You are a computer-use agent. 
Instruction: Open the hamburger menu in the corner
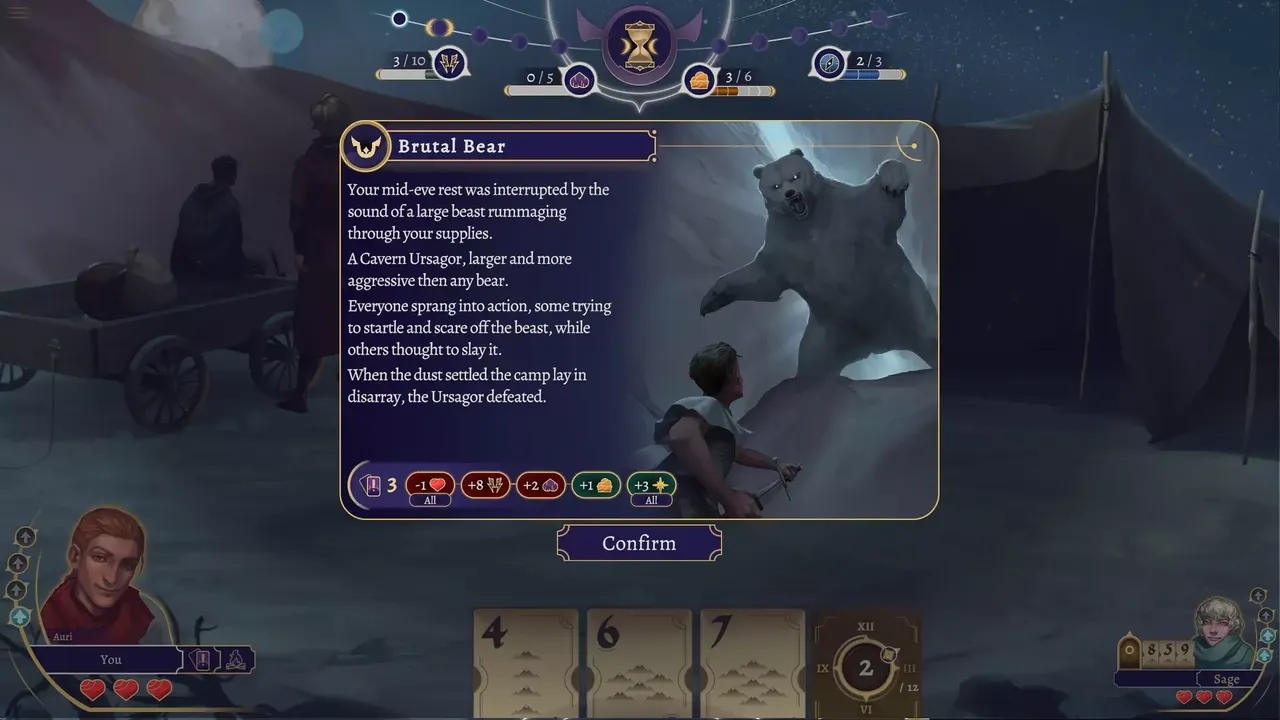click(x=18, y=13)
